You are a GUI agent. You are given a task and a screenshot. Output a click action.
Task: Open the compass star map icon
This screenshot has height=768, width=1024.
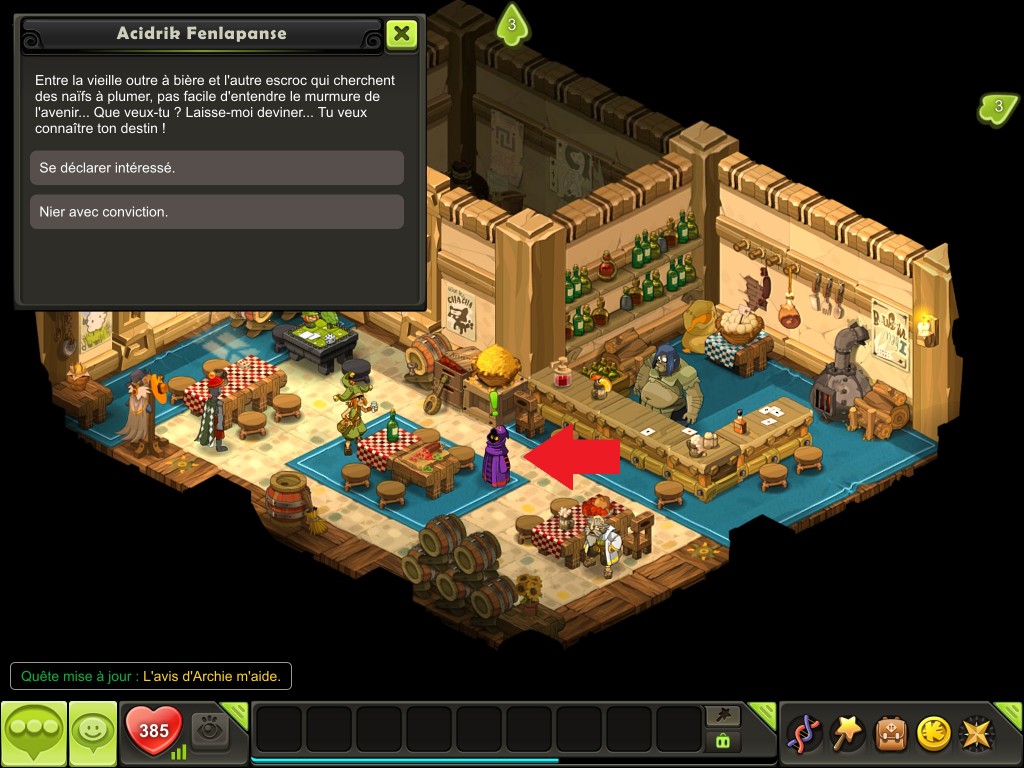click(977, 733)
